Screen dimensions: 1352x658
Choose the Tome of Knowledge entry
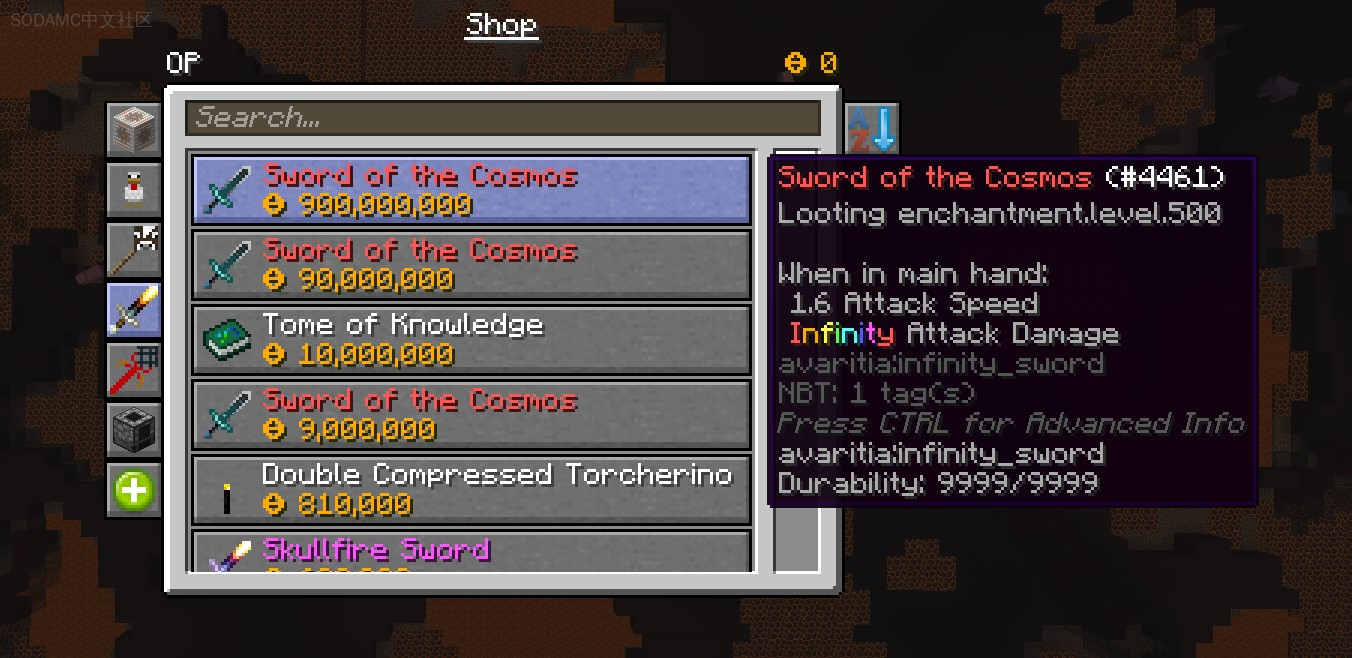471,340
